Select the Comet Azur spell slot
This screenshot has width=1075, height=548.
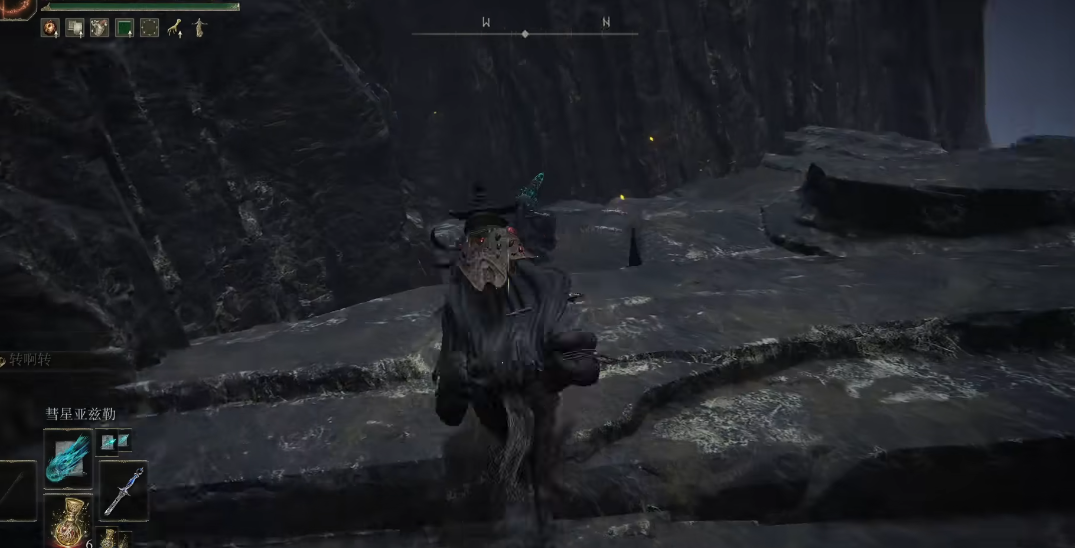coord(68,459)
